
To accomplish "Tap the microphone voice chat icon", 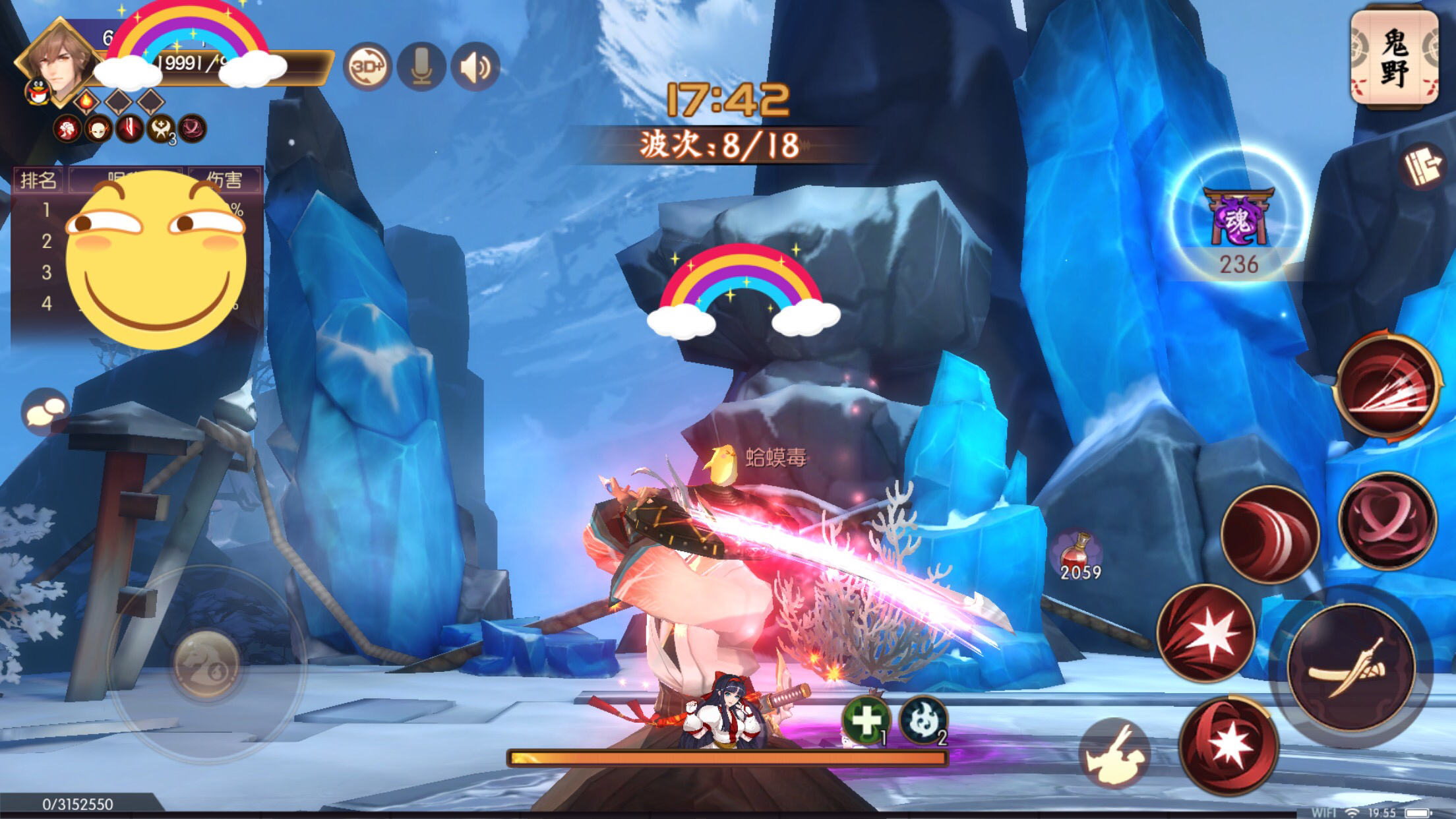I will [x=421, y=67].
